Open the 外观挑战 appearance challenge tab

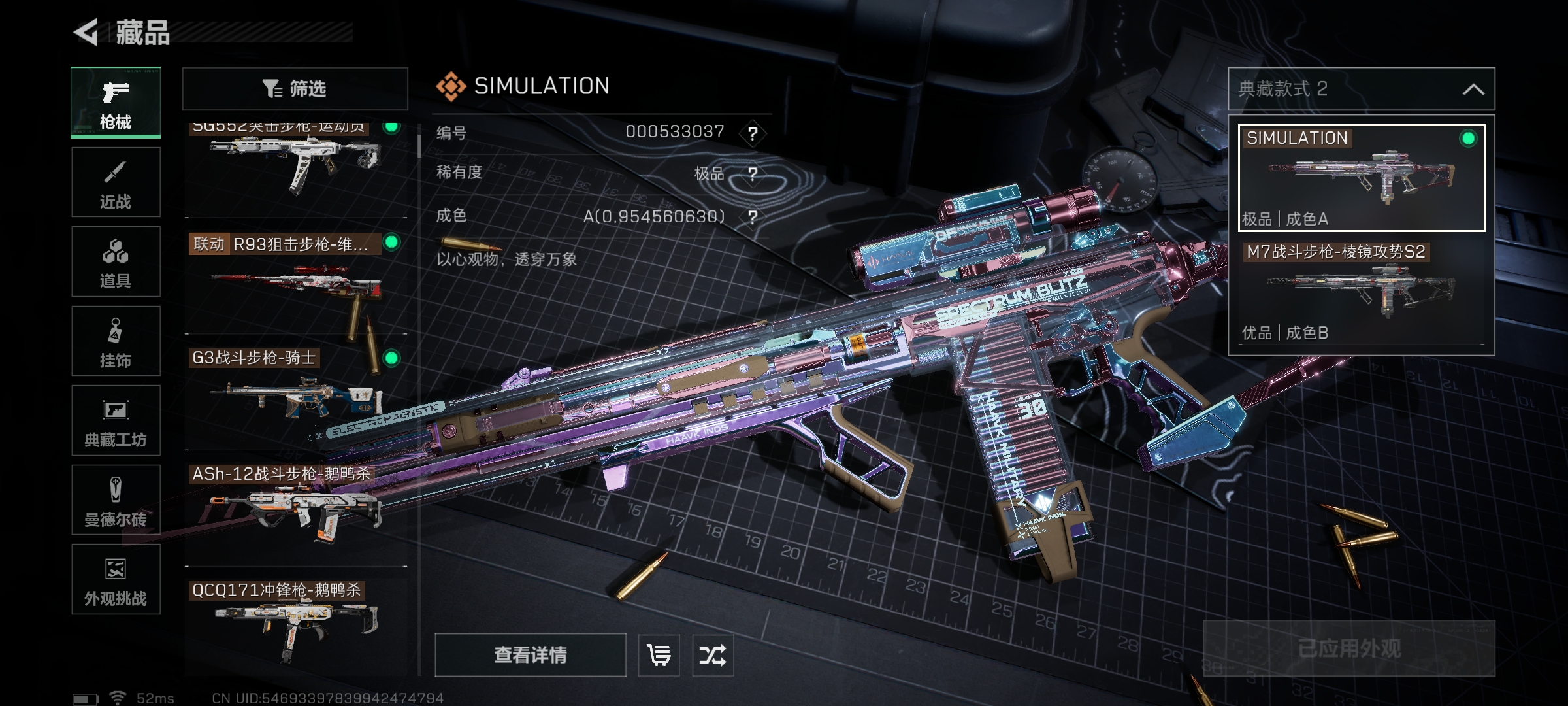(116, 579)
